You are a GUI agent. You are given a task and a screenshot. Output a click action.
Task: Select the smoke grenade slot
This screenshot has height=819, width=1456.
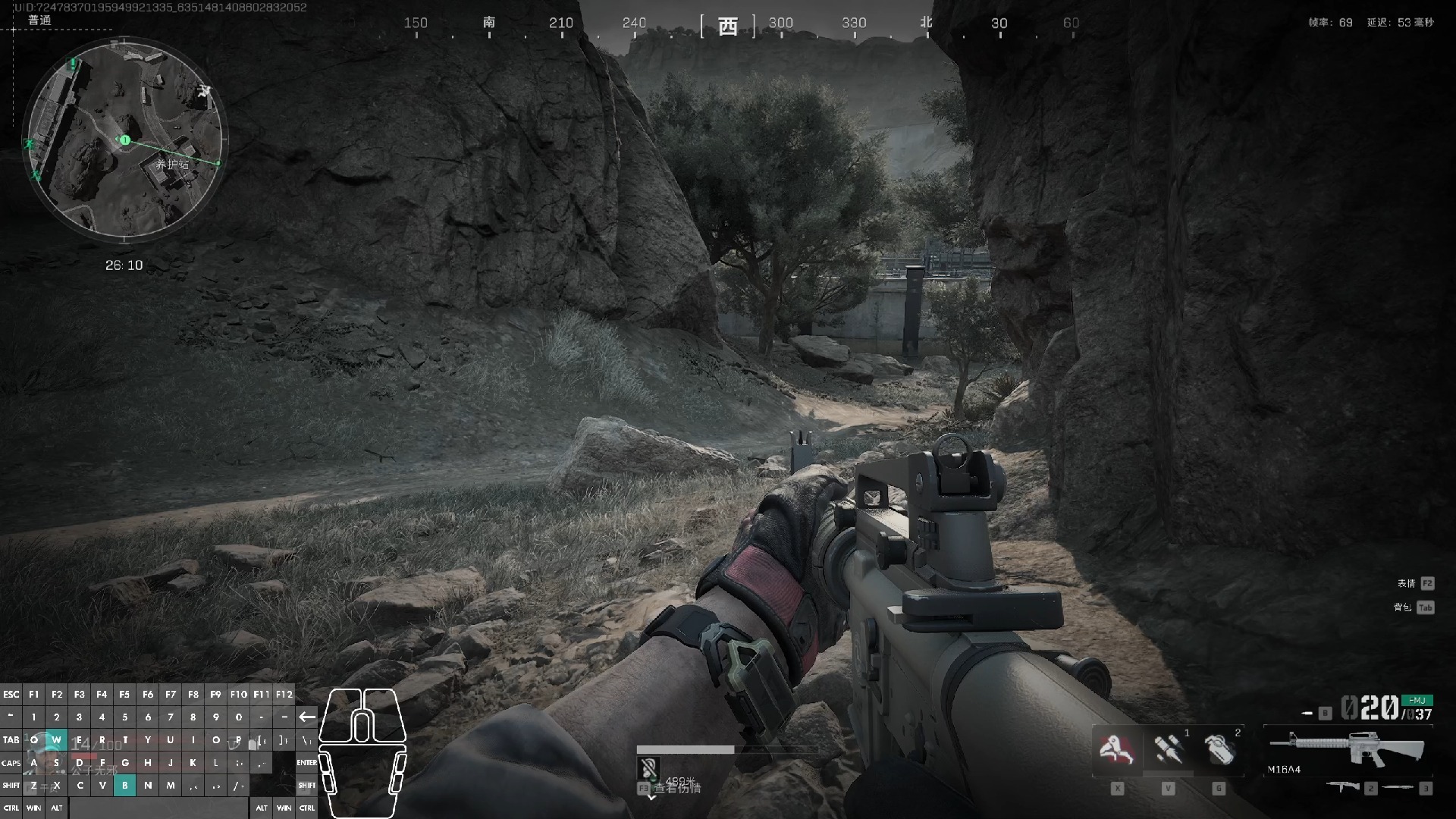[1219, 750]
